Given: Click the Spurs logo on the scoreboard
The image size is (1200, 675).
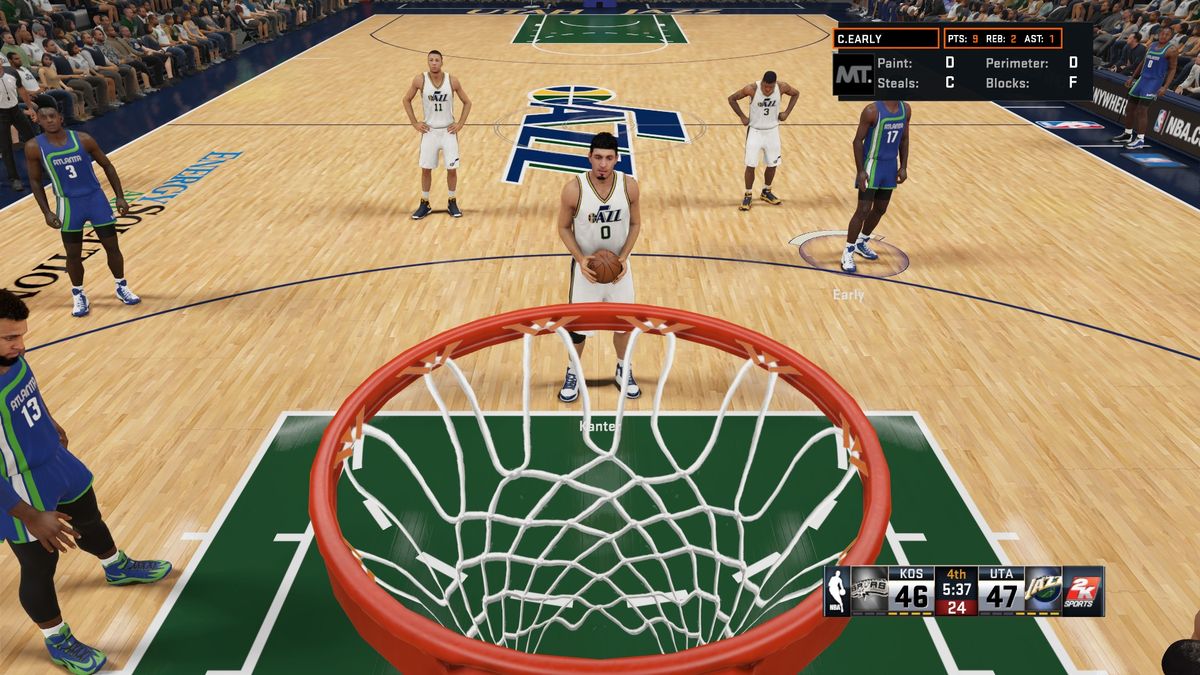Looking at the screenshot, I should pyautogui.click(x=869, y=591).
